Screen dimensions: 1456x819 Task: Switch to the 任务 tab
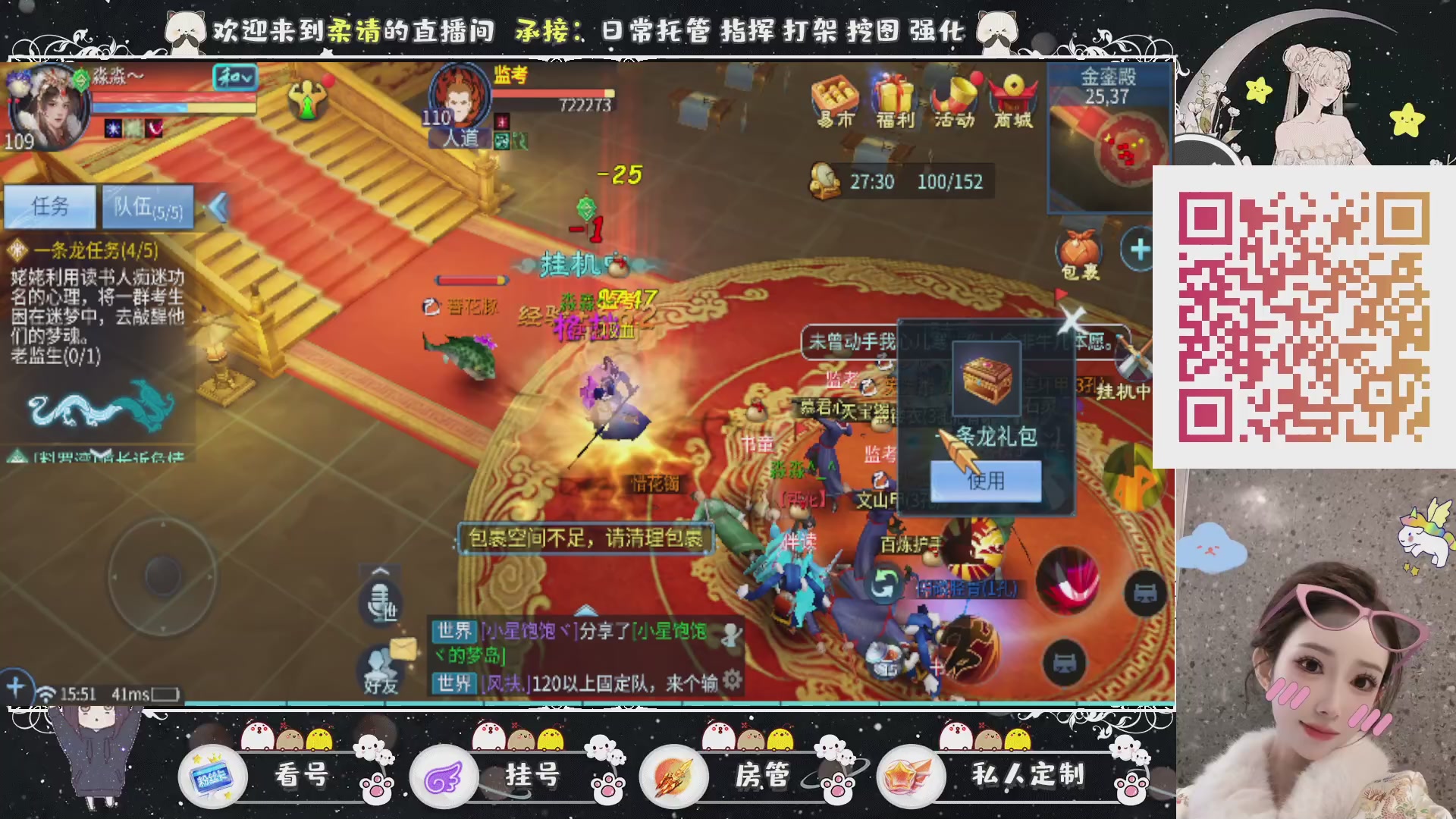(x=51, y=207)
